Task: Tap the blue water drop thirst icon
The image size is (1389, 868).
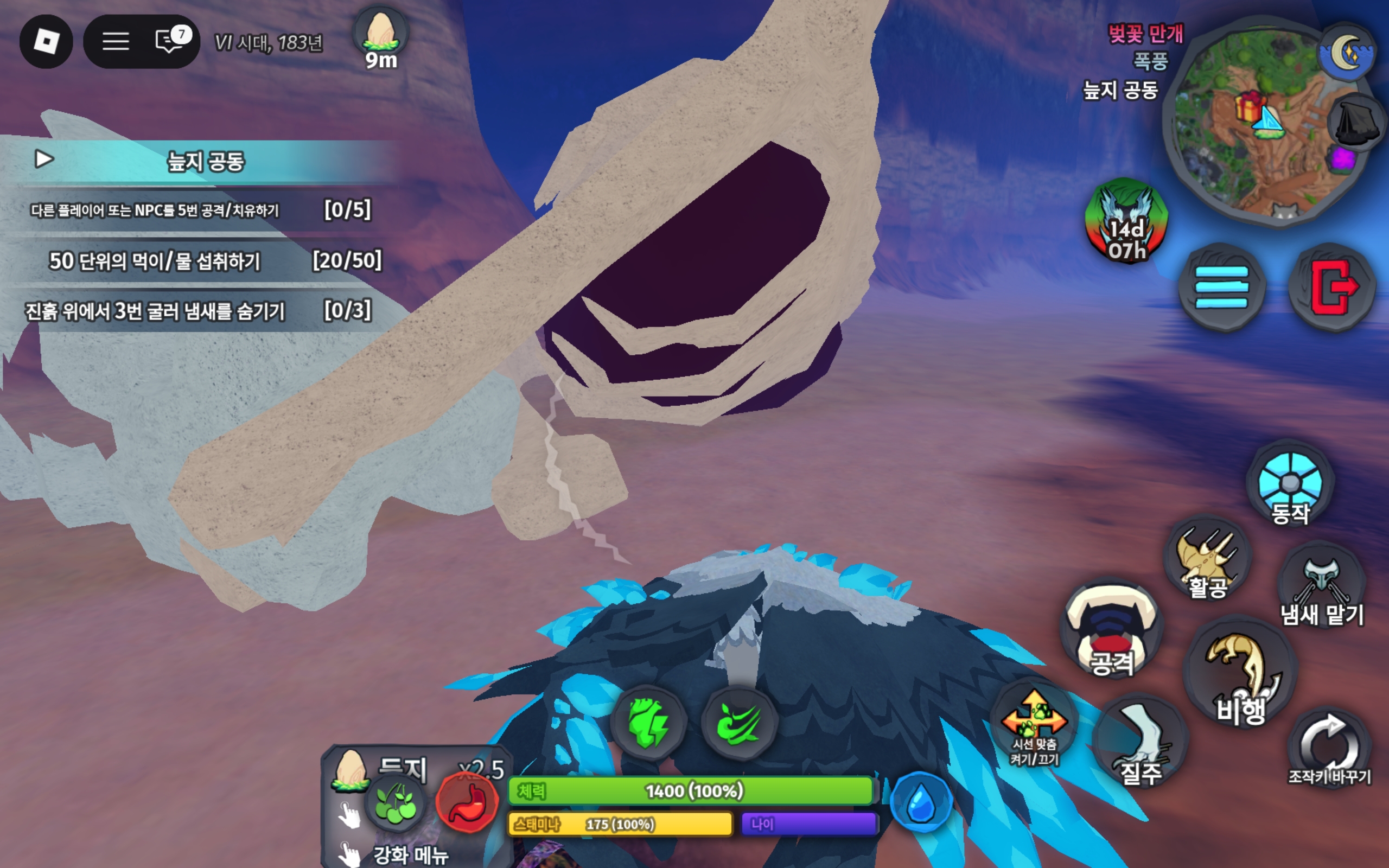Action: pos(921,802)
